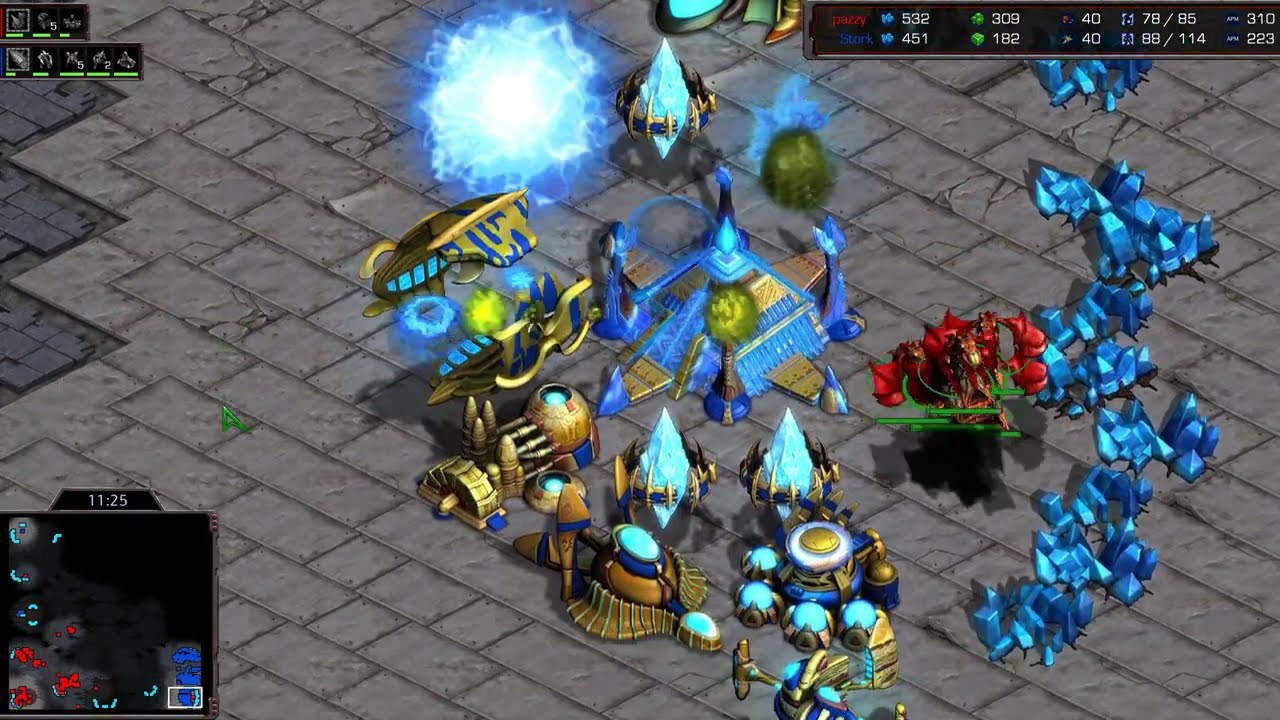Select player pazzy in the observer panel

849,19
